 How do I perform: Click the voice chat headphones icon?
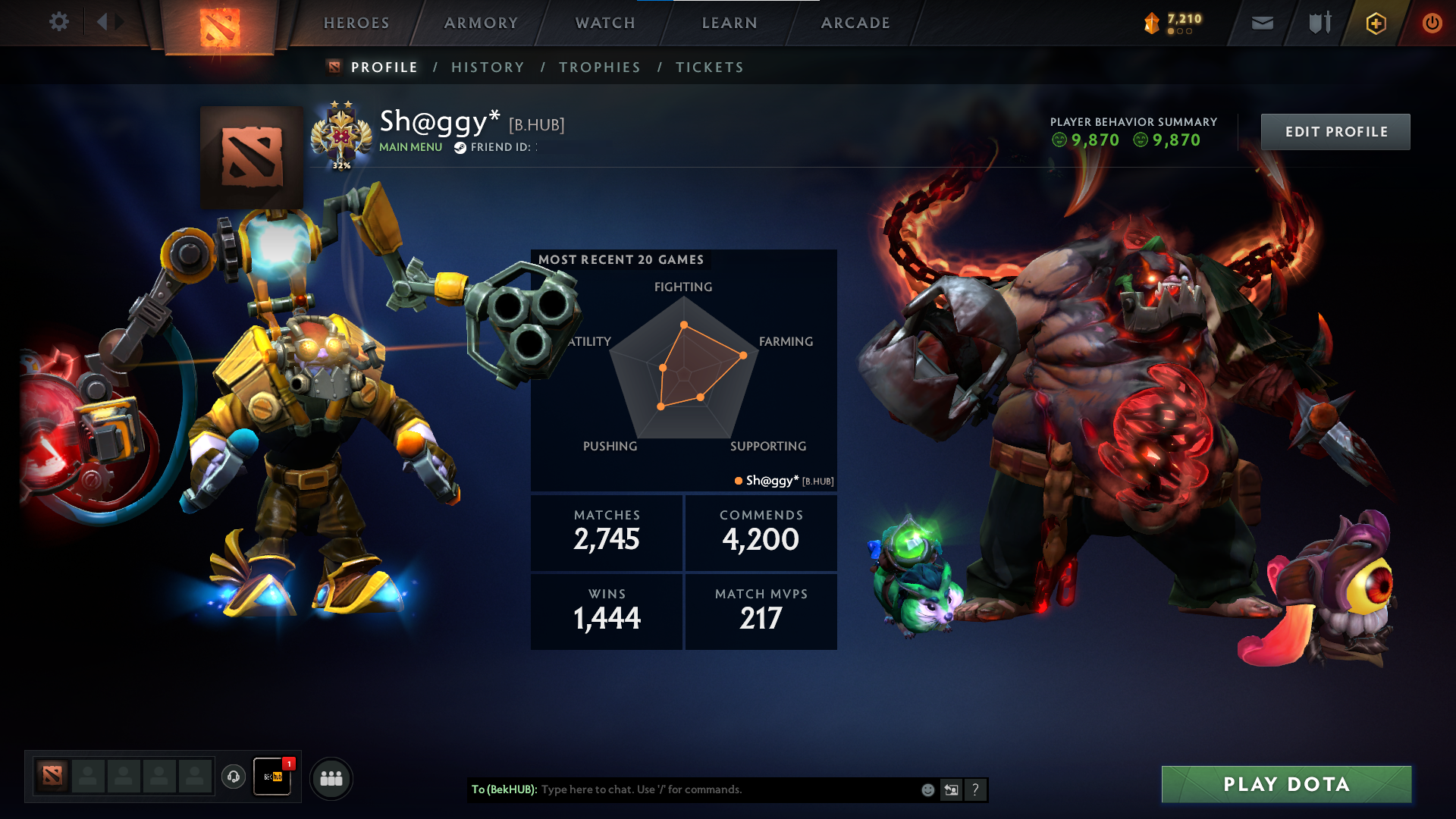pyautogui.click(x=234, y=777)
